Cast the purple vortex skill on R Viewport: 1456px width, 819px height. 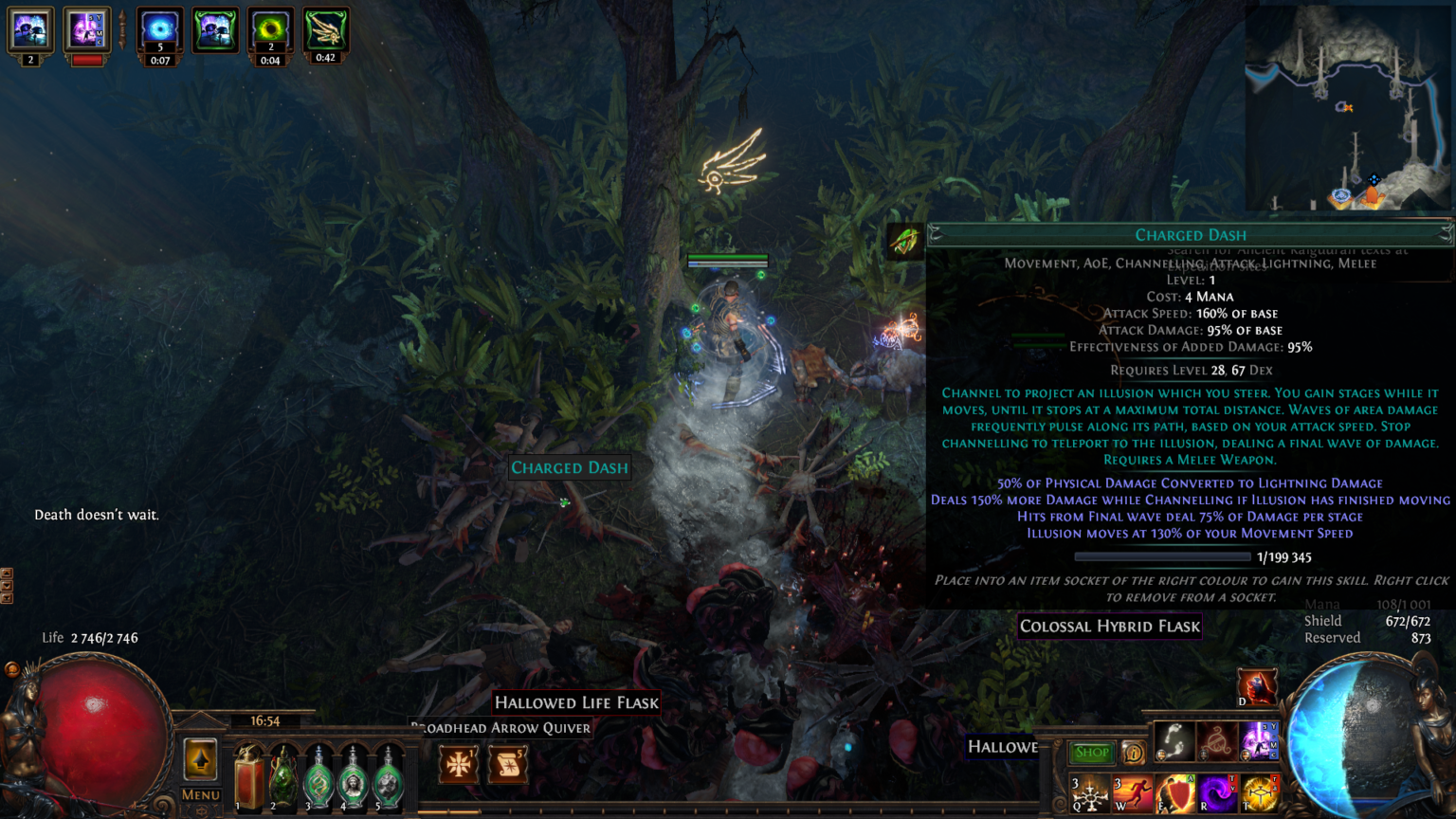pos(1217,792)
